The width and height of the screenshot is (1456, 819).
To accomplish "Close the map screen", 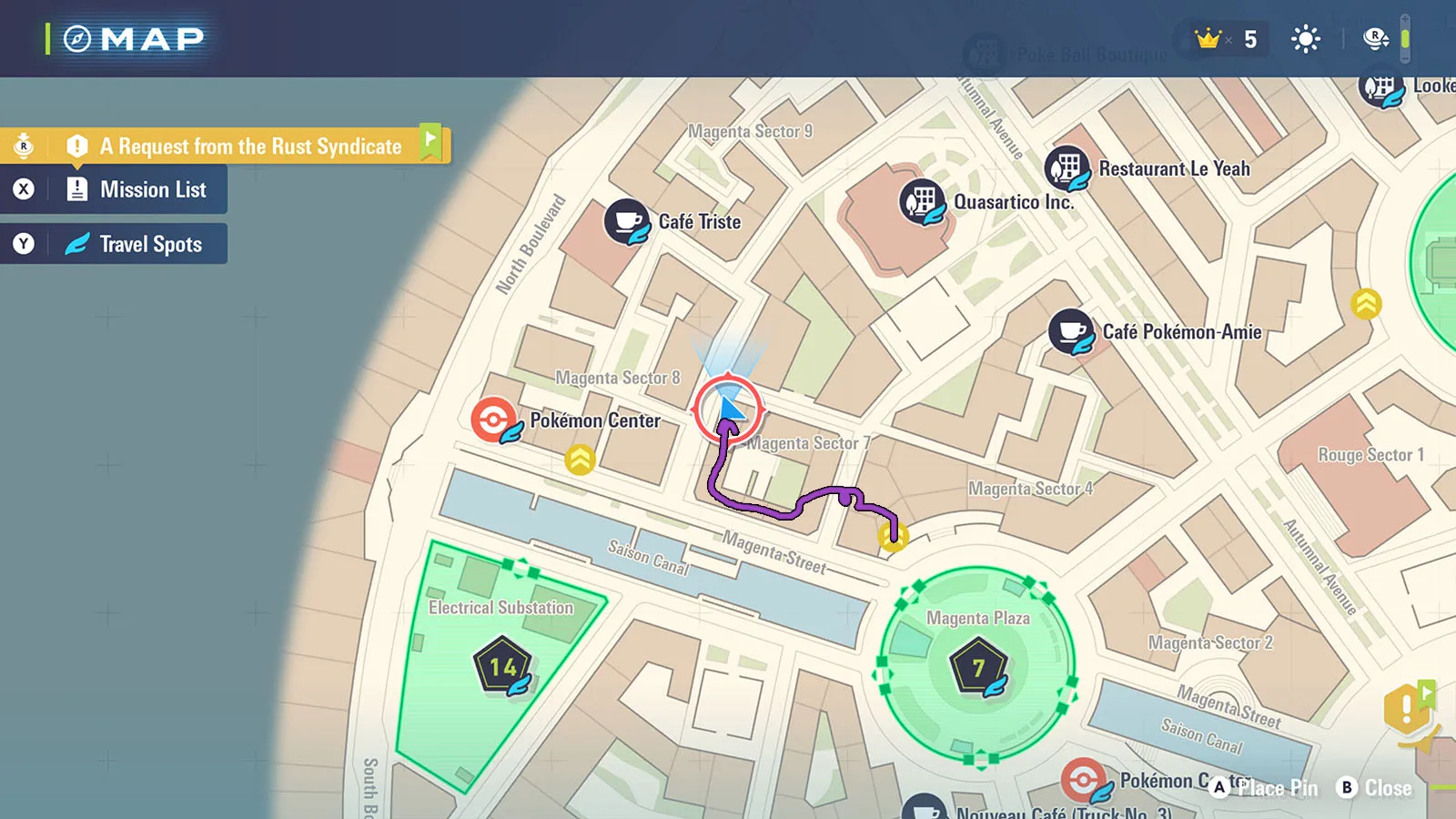I will click(1374, 788).
